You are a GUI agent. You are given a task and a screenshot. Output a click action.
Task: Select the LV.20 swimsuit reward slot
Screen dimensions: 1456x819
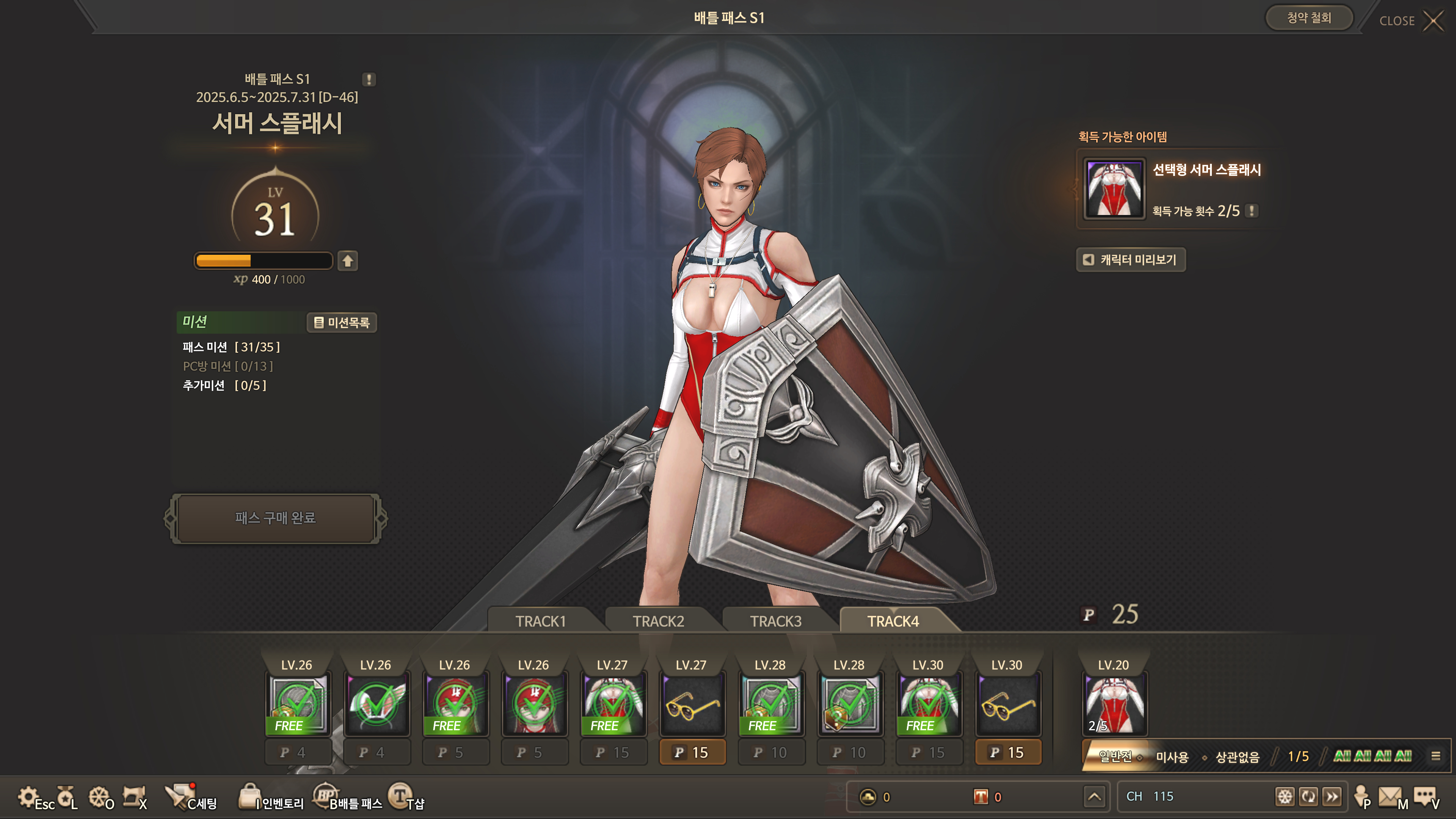pos(1114,704)
